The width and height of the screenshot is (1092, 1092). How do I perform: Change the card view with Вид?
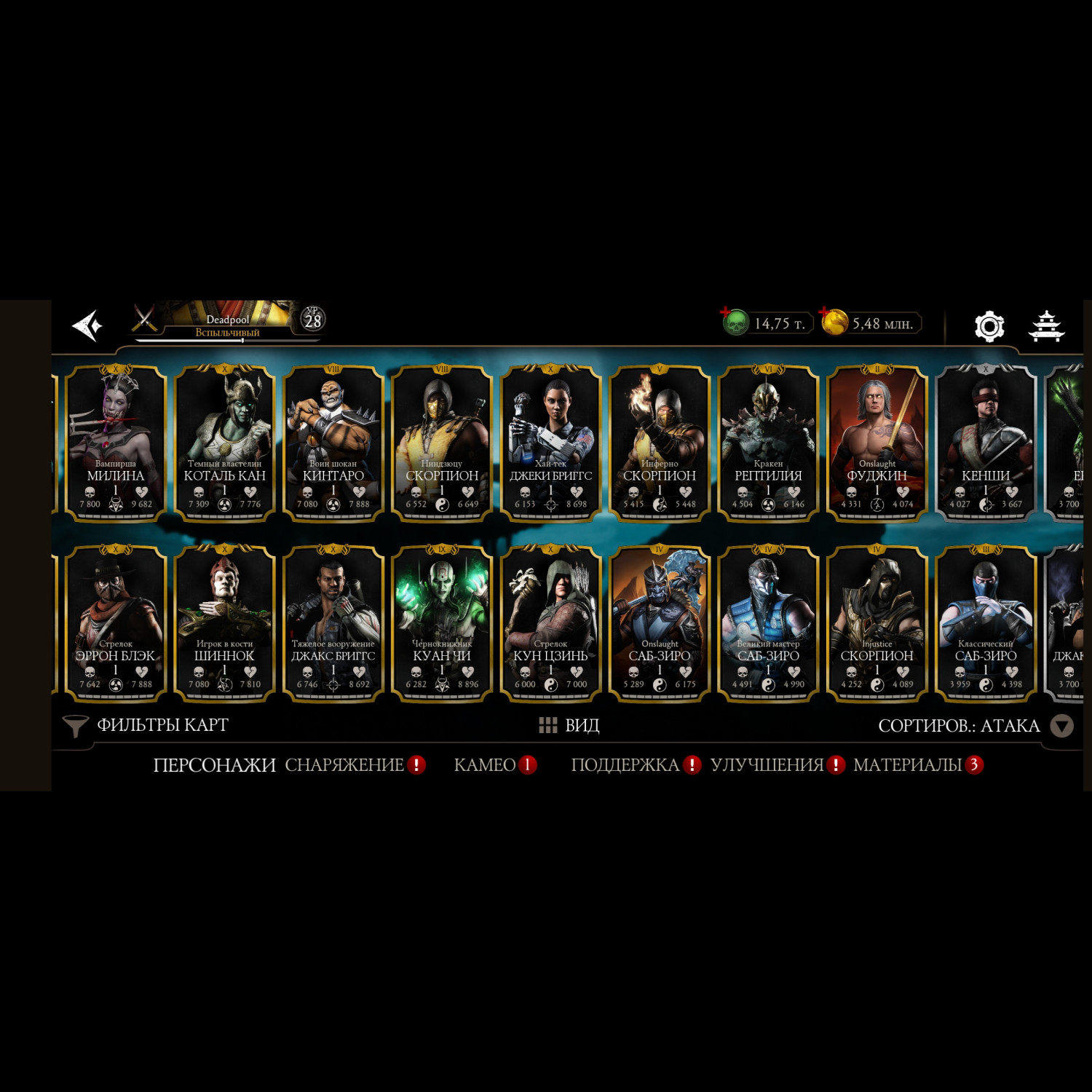pos(569,725)
